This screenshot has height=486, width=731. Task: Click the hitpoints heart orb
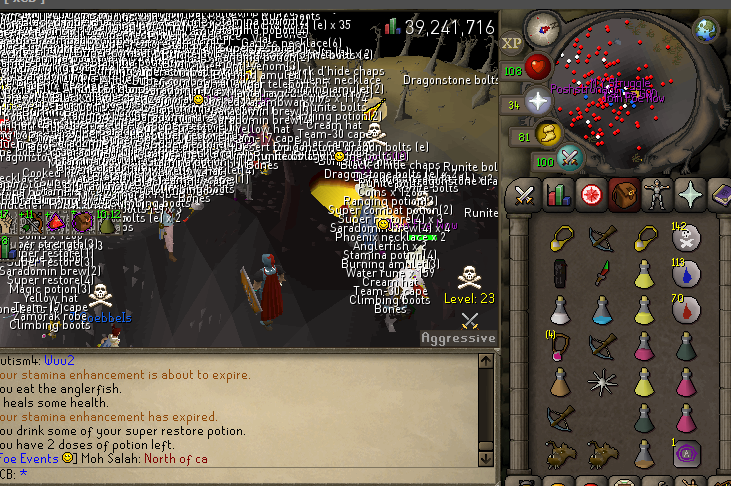(x=539, y=68)
